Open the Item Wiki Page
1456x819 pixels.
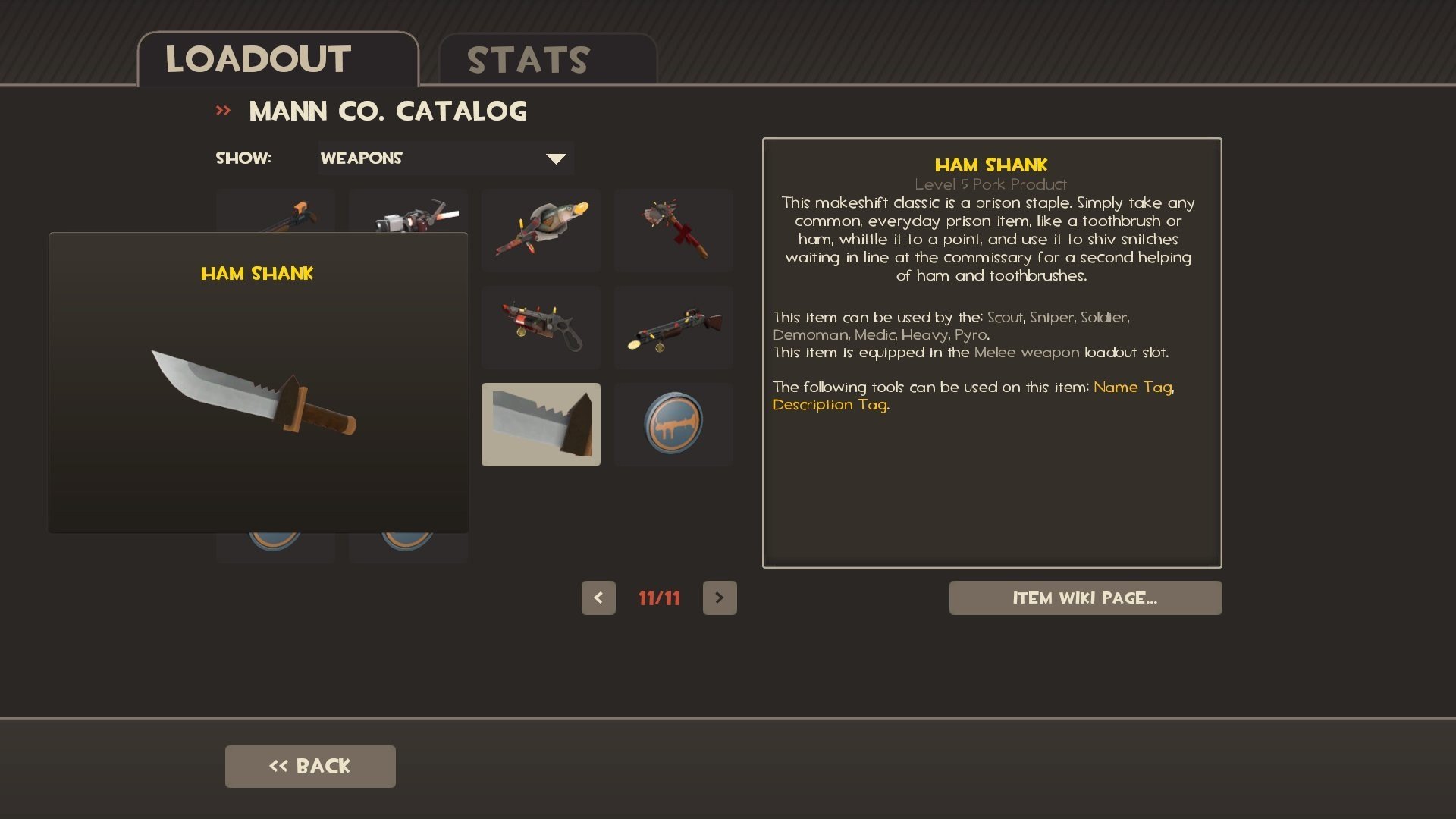[1085, 598]
